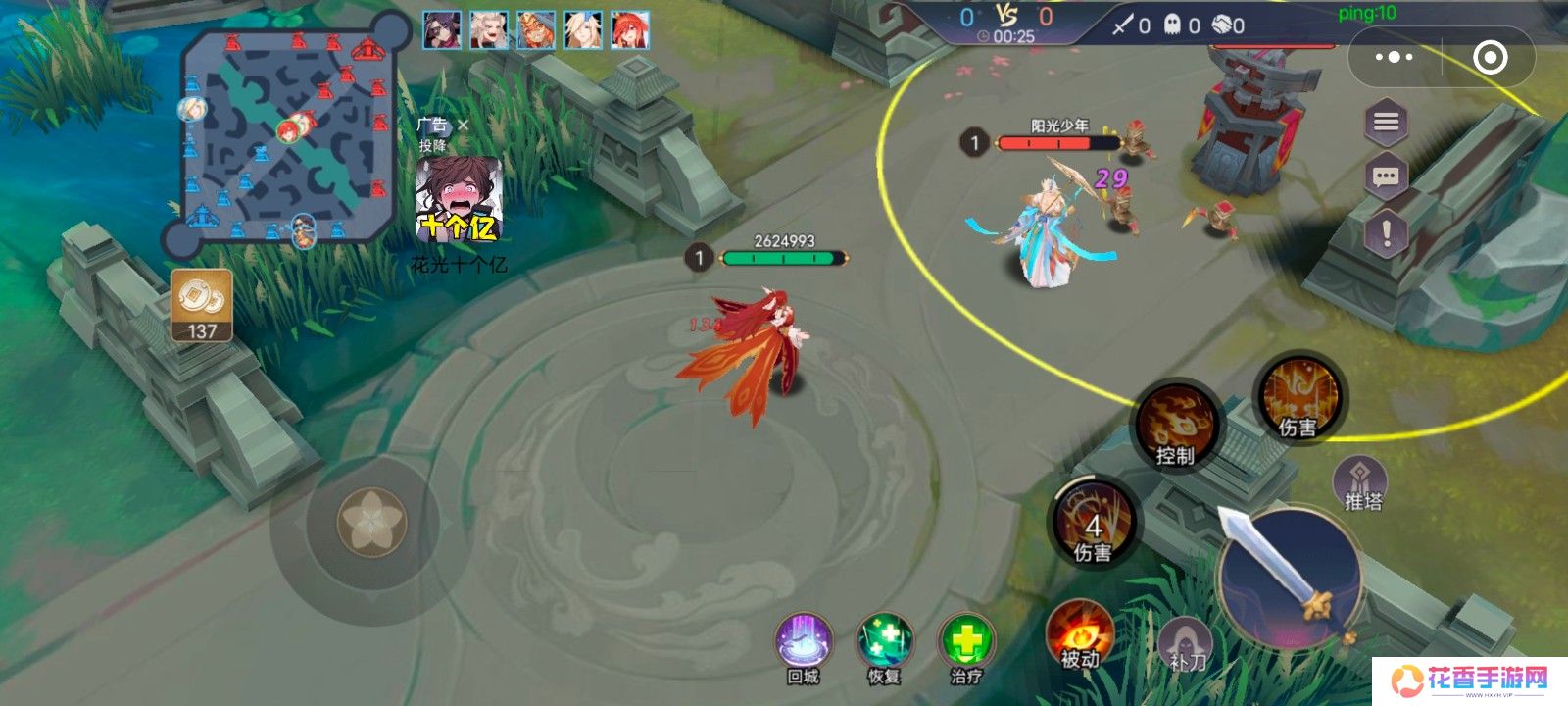Activate the 回城 recall spell
Screen dimensions: 1568x706
[804, 645]
